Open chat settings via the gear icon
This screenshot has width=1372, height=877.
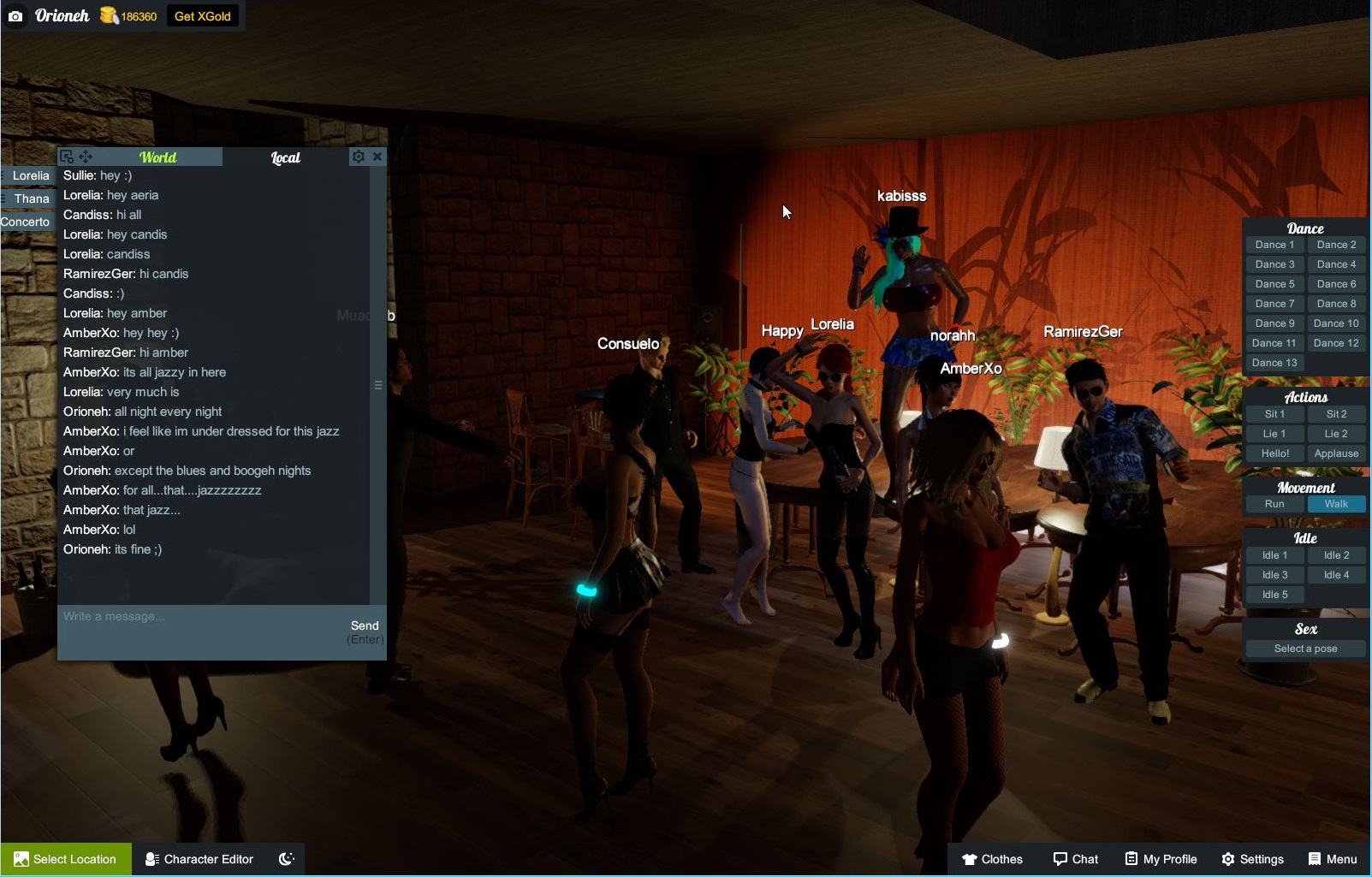pos(358,157)
